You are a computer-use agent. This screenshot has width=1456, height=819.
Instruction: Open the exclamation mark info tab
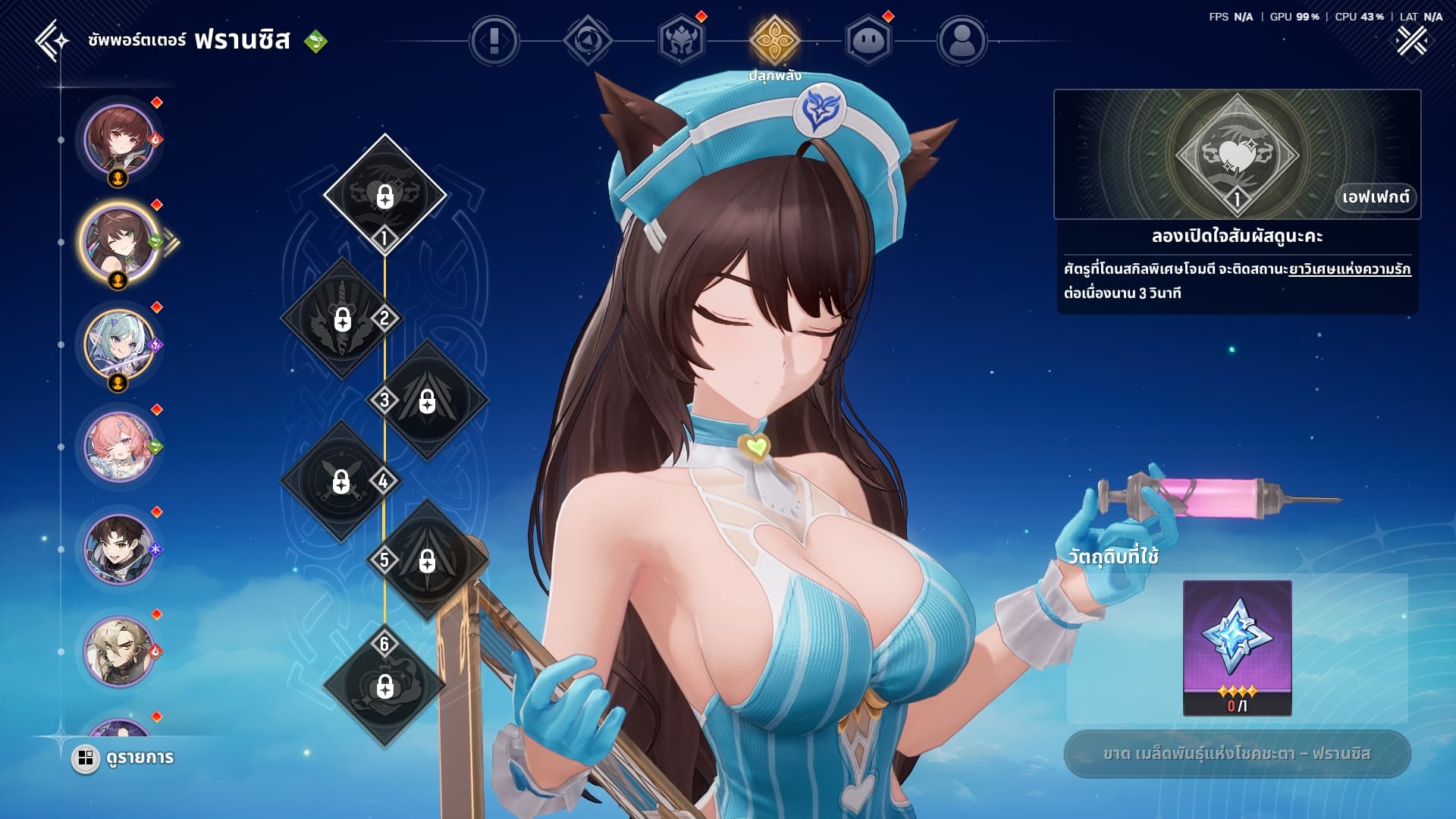point(494,40)
